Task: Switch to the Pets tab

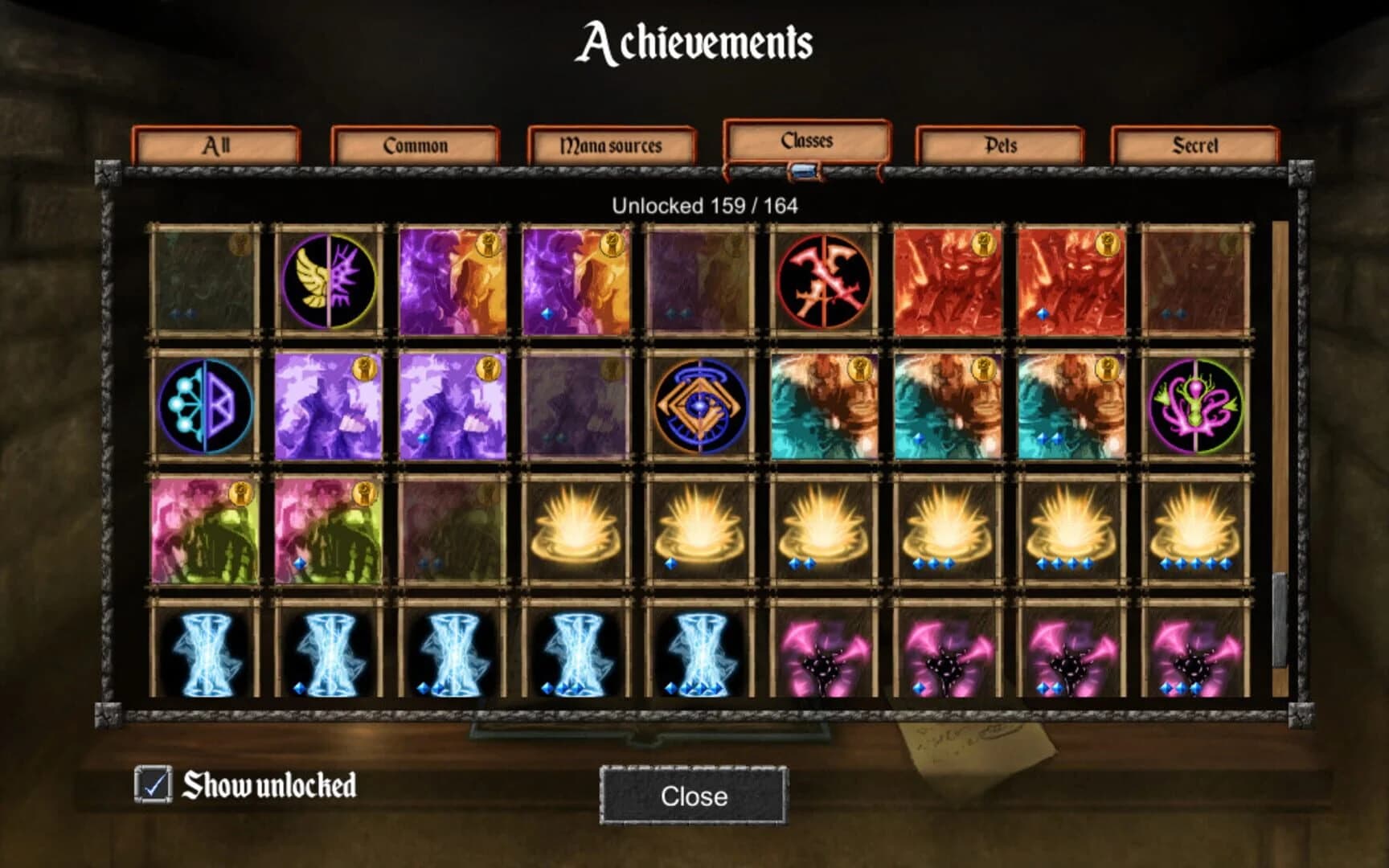Action: [1001, 146]
